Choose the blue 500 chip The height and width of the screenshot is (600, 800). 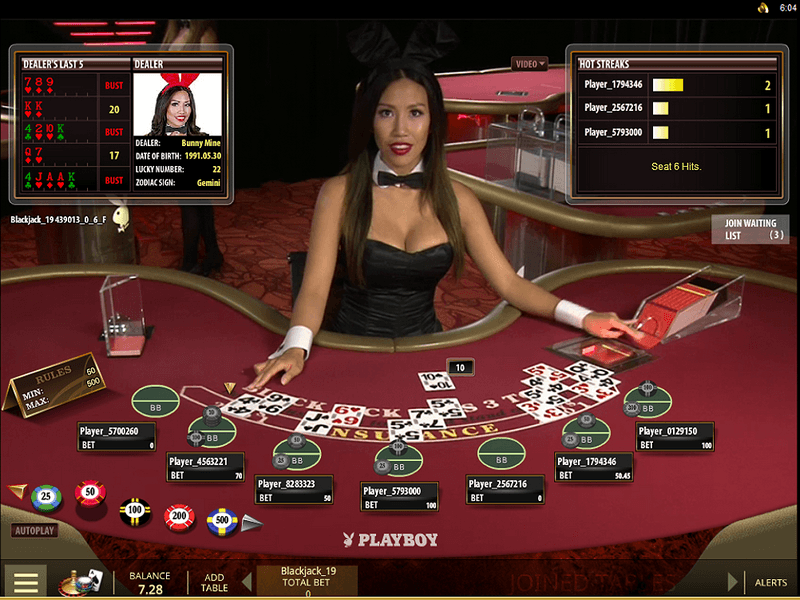220,520
